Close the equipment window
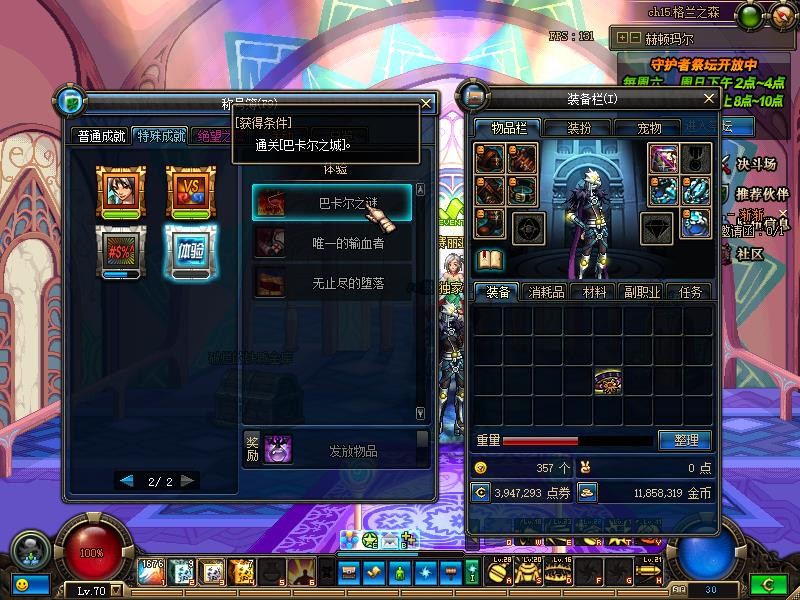 click(x=709, y=99)
